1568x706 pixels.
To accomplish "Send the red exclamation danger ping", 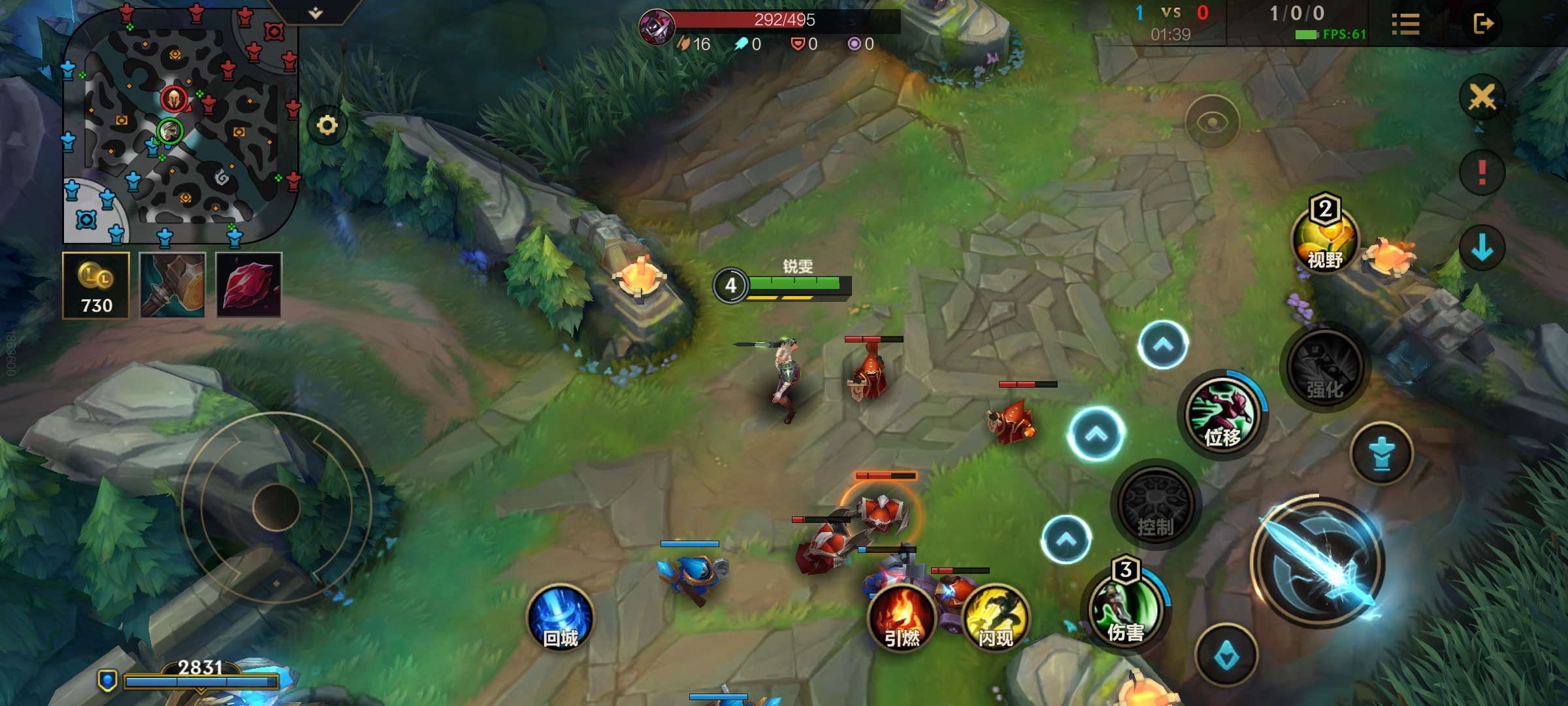I will pos(1482,173).
